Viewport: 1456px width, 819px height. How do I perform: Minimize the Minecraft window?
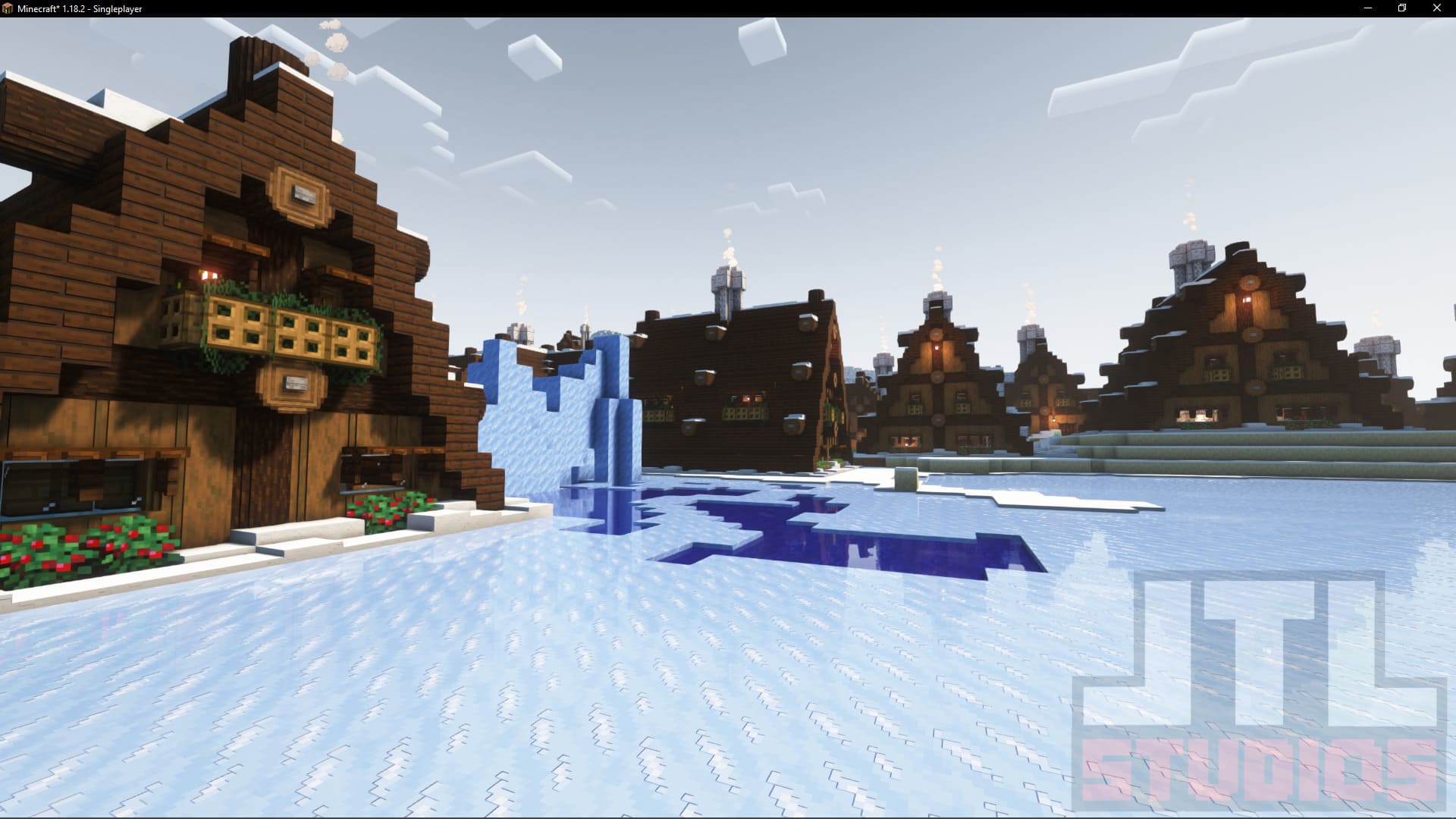click(x=1368, y=8)
